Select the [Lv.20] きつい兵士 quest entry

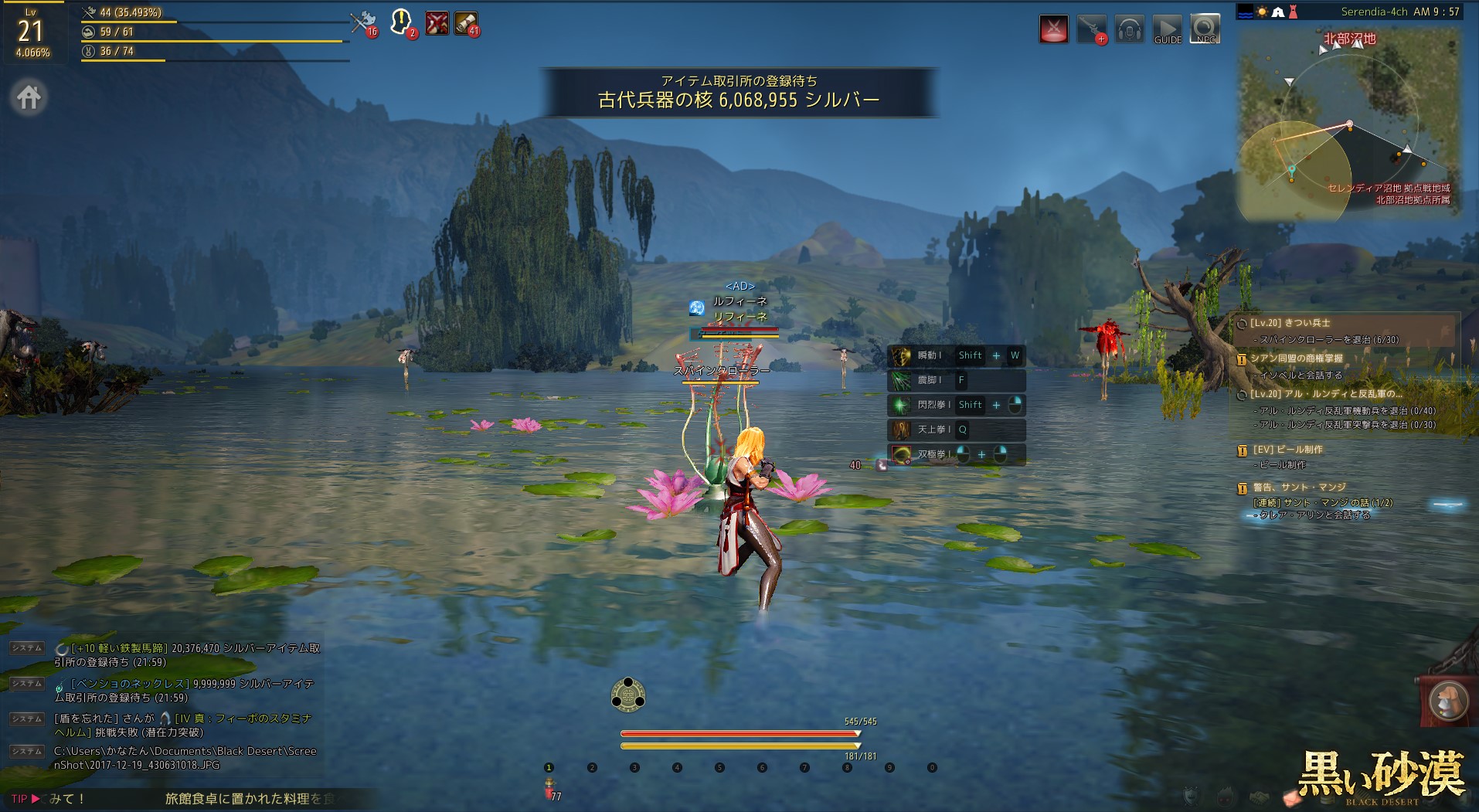pos(1290,323)
